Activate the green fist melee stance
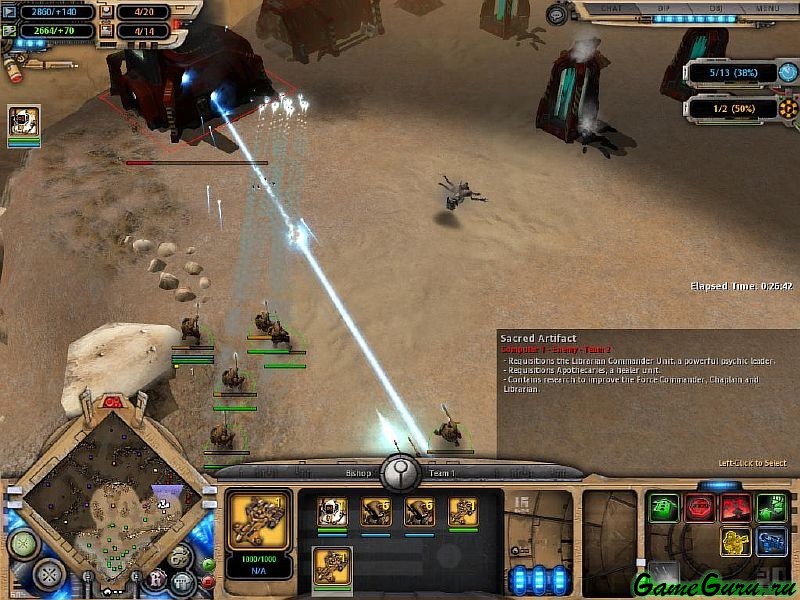The width and height of the screenshot is (800, 600). pyautogui.click(x=770, y=507)
